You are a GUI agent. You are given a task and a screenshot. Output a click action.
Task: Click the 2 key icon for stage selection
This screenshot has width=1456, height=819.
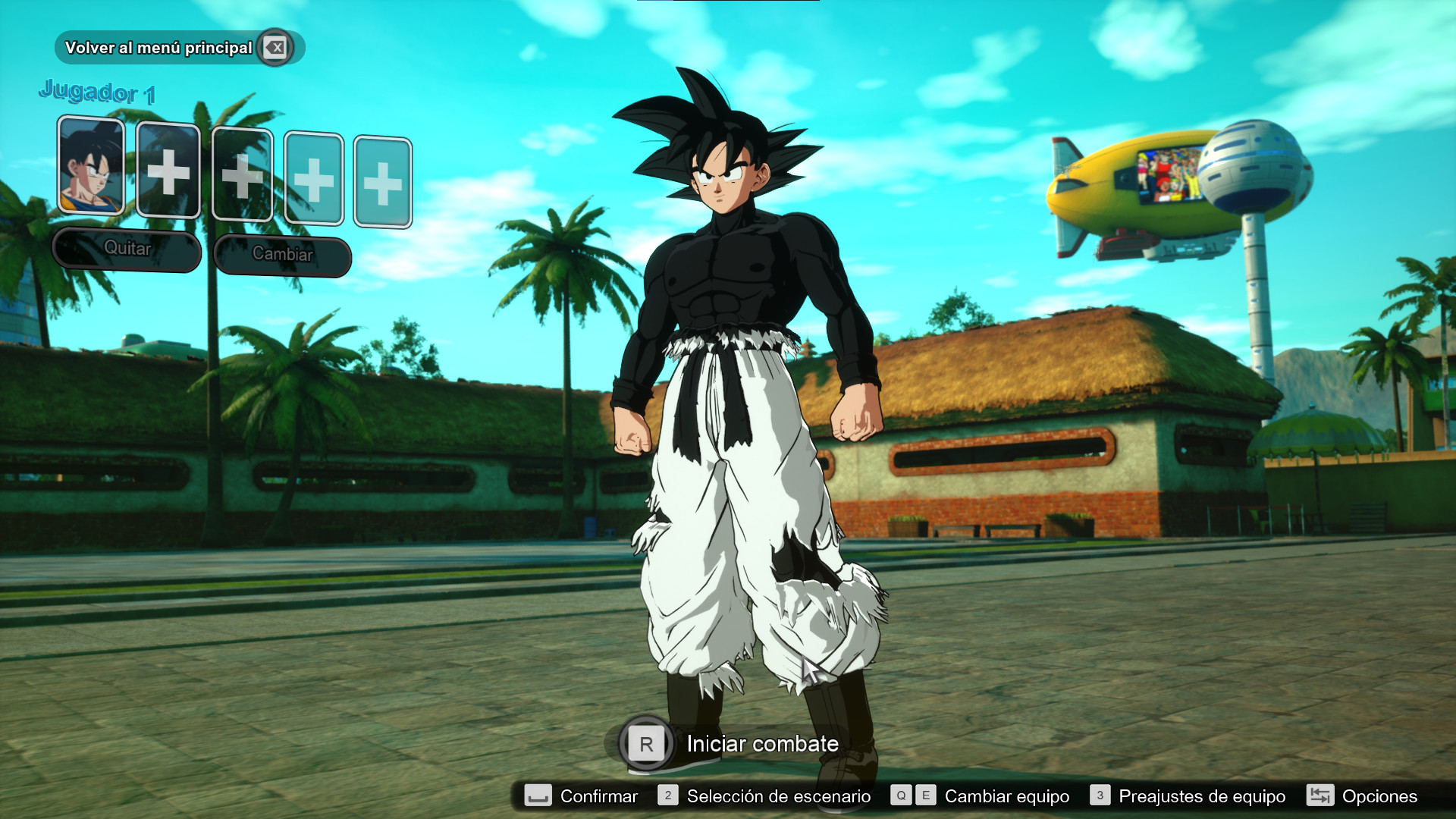pos(668,796)
